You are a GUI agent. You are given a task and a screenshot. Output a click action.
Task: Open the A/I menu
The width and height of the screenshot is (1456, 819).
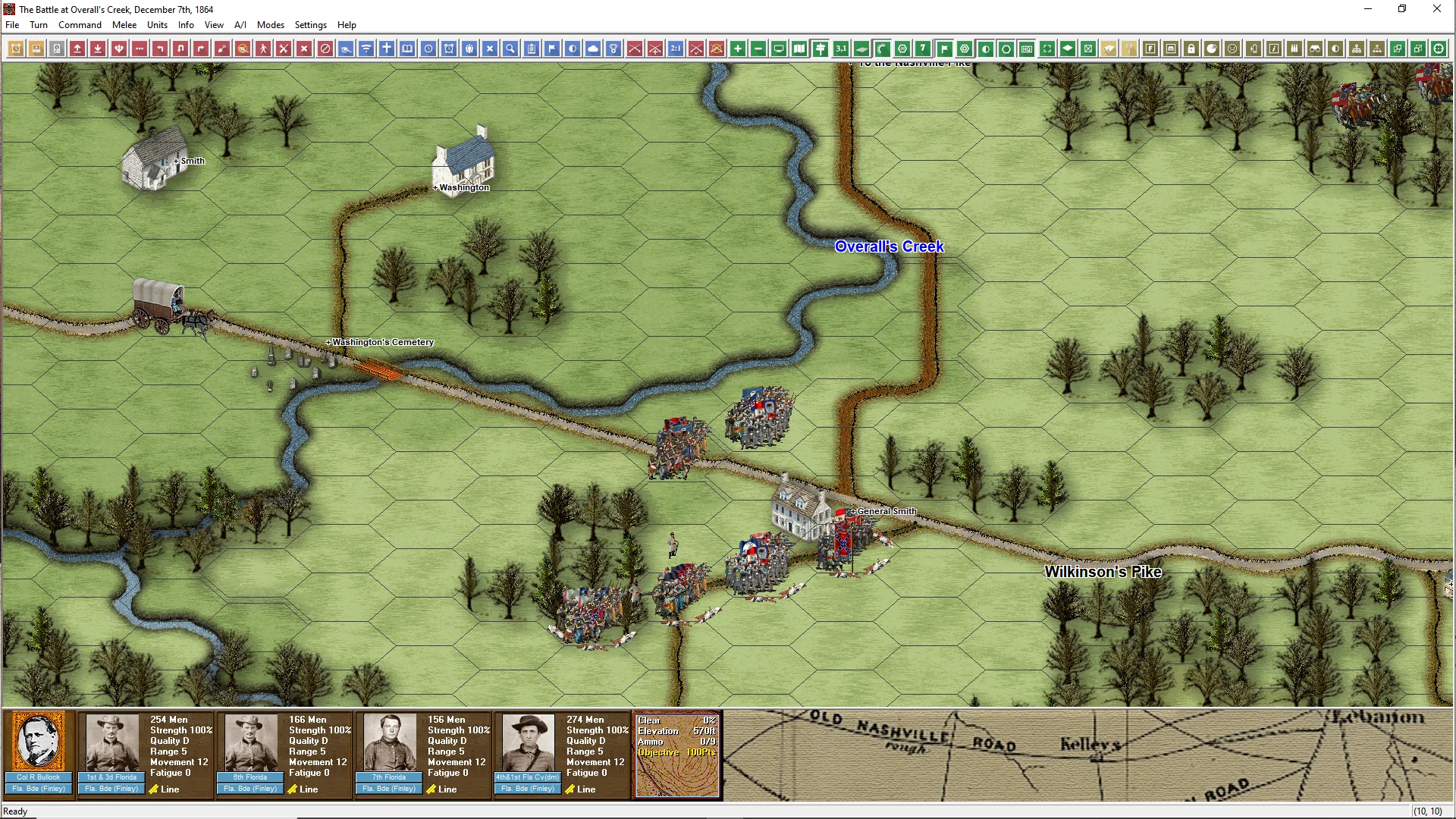[x=240, y=25]
